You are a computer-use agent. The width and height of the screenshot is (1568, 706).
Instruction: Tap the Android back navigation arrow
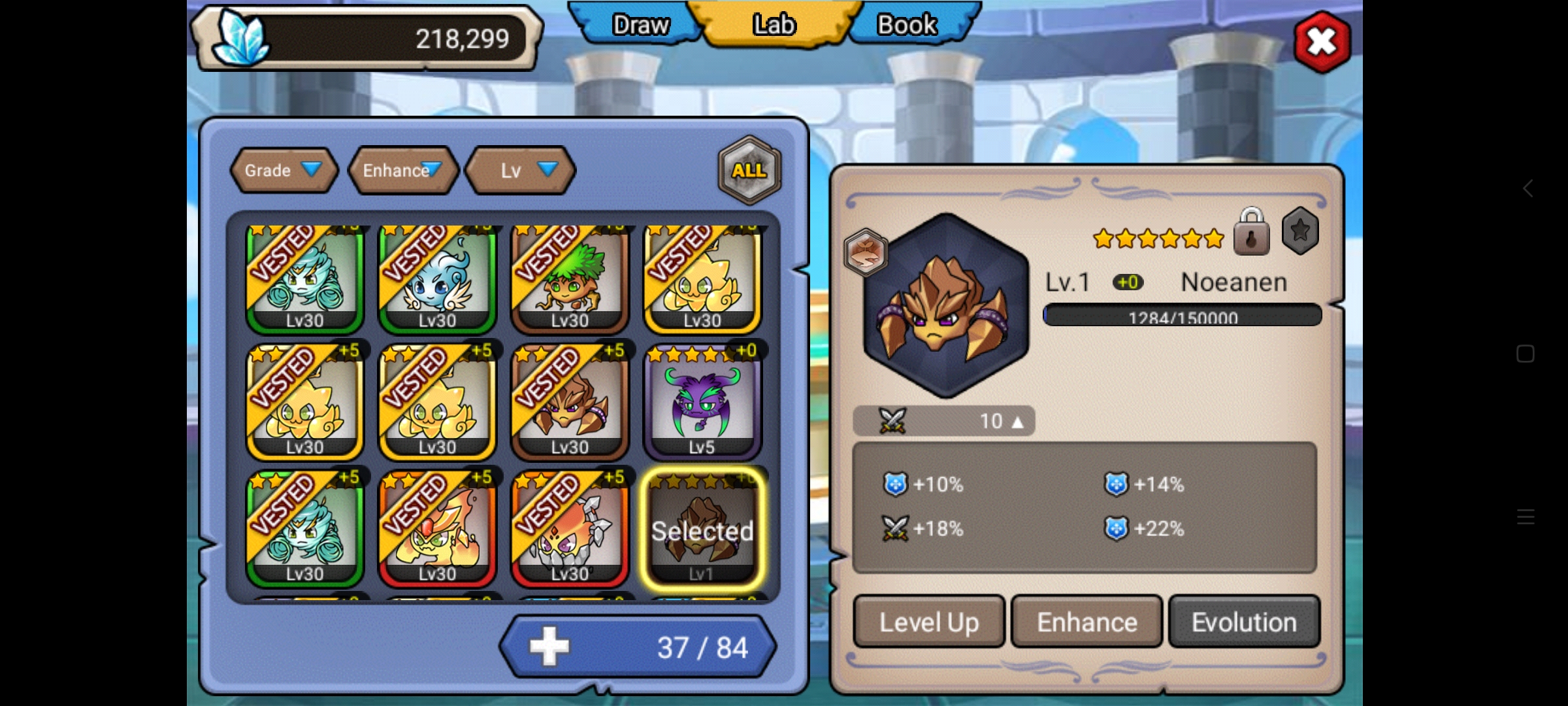pyautogui.click(x=1527, y=189)
